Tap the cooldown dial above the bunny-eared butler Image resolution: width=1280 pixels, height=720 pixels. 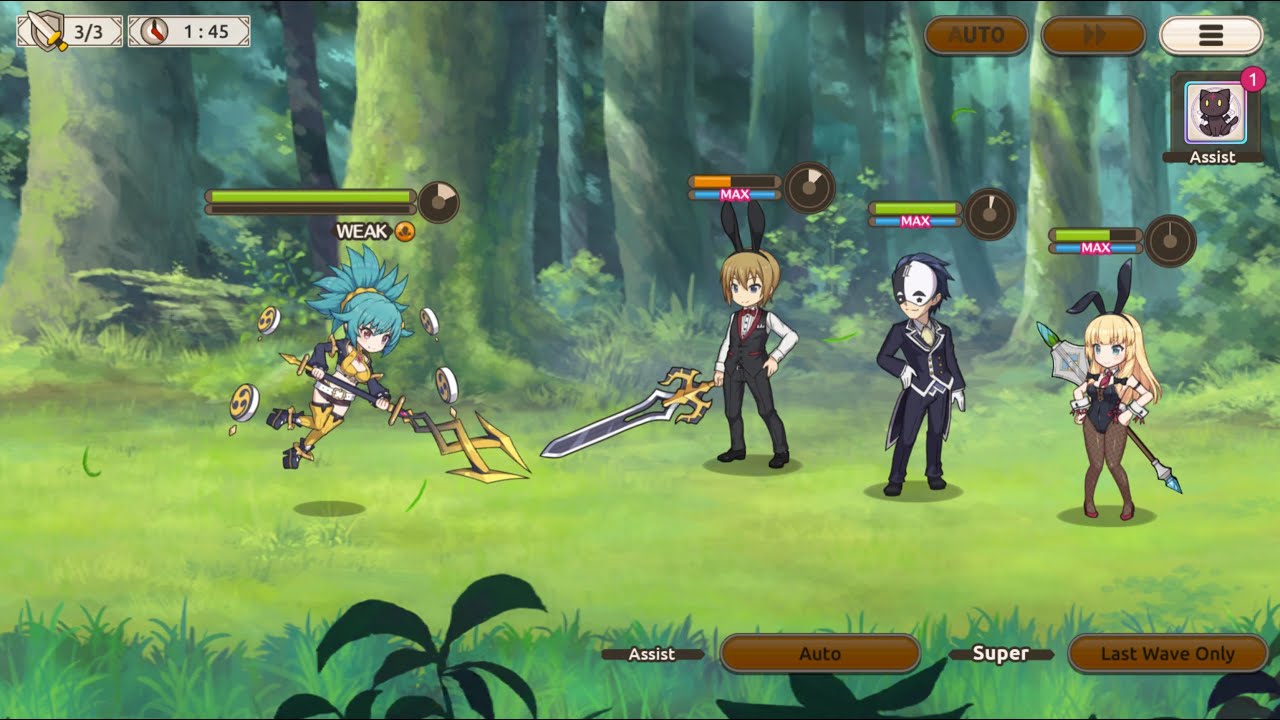click(810, 185)
